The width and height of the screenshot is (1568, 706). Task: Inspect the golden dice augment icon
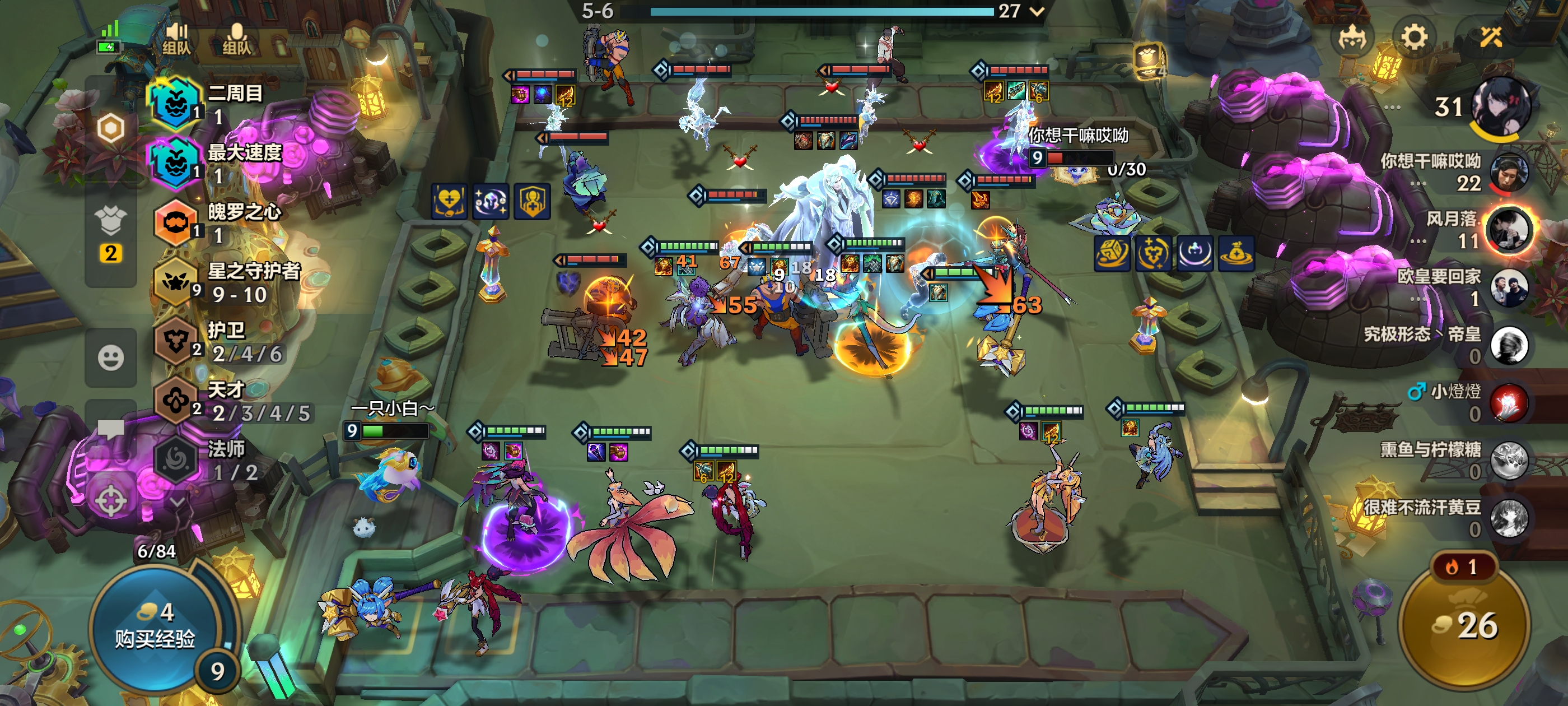(x=1112, y=253)
